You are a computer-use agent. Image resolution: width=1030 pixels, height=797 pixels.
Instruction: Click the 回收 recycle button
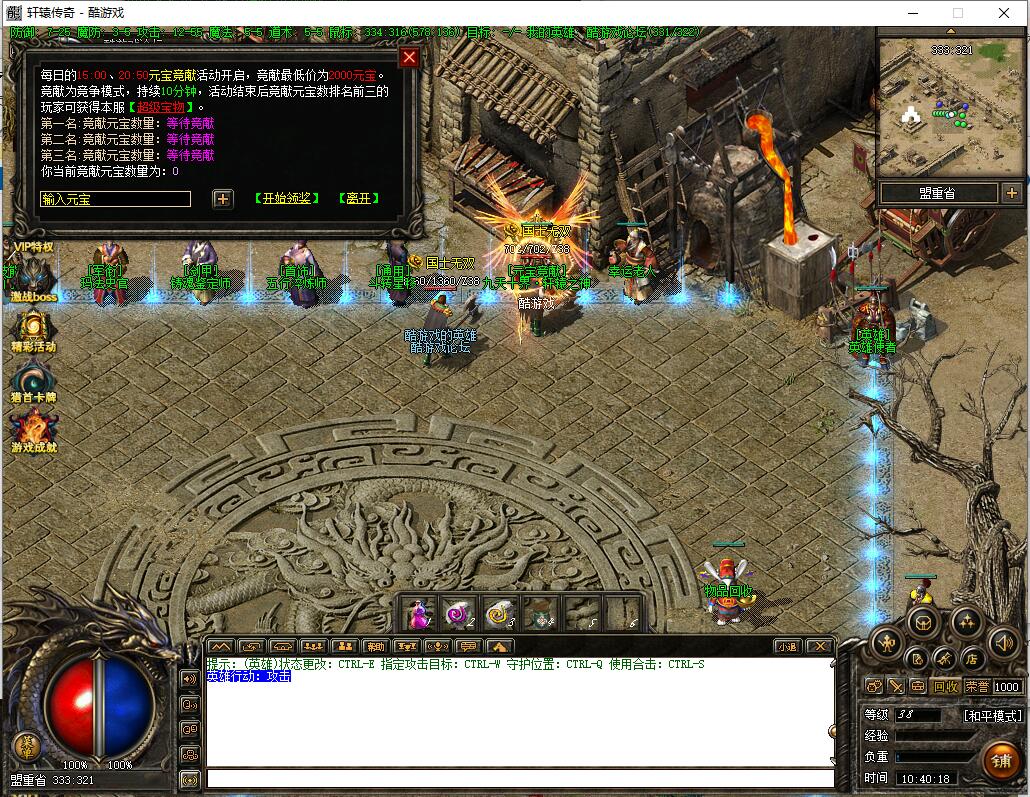(946, 687)
